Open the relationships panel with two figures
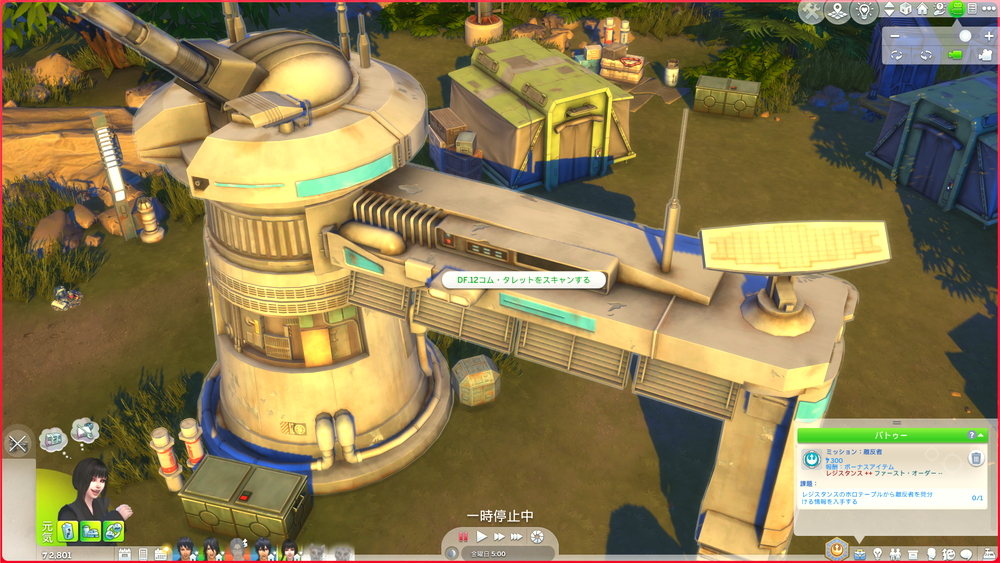This screenshot has height=563, width=1000. coord(894,553)
